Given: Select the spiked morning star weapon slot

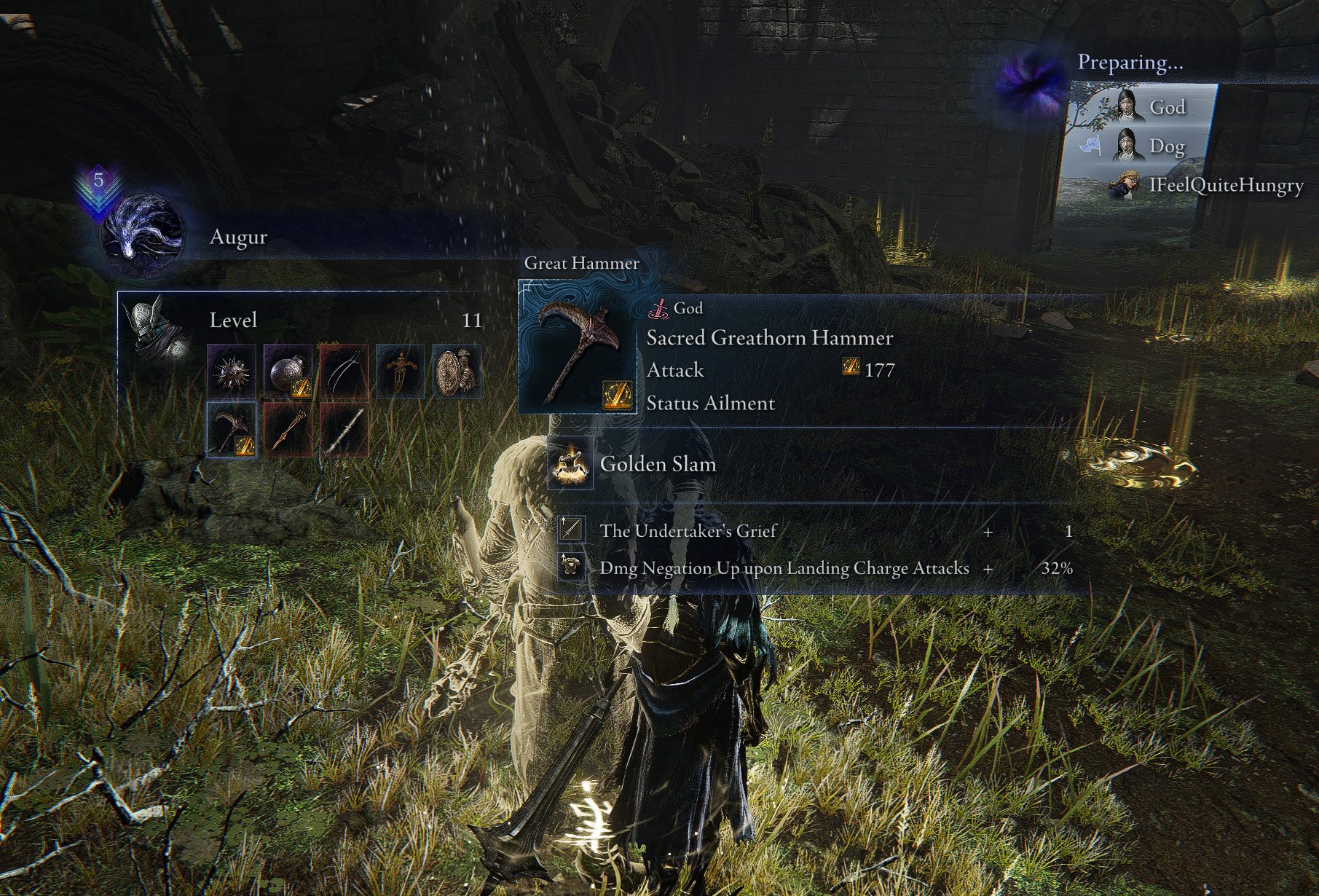Looking at the screenshot, I should click(x=232, y=372).
